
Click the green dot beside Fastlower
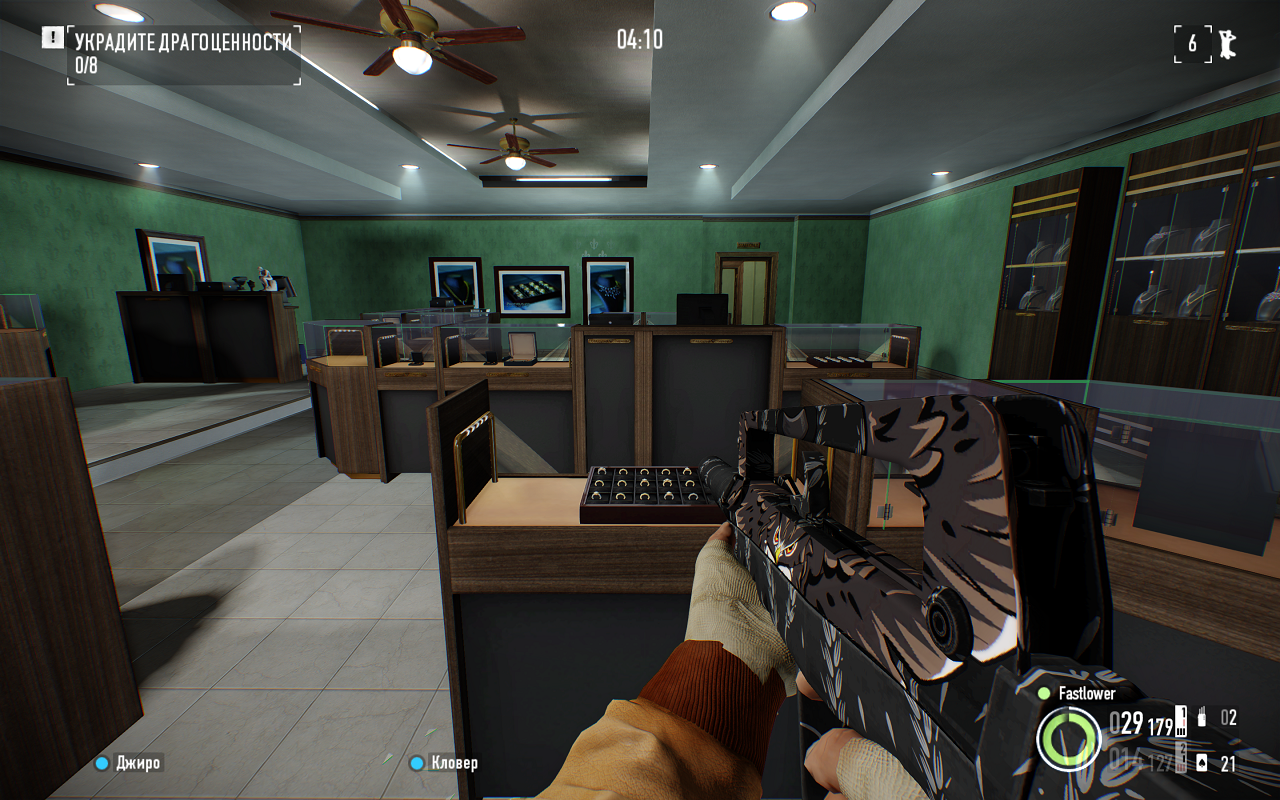coord(1045,691)
